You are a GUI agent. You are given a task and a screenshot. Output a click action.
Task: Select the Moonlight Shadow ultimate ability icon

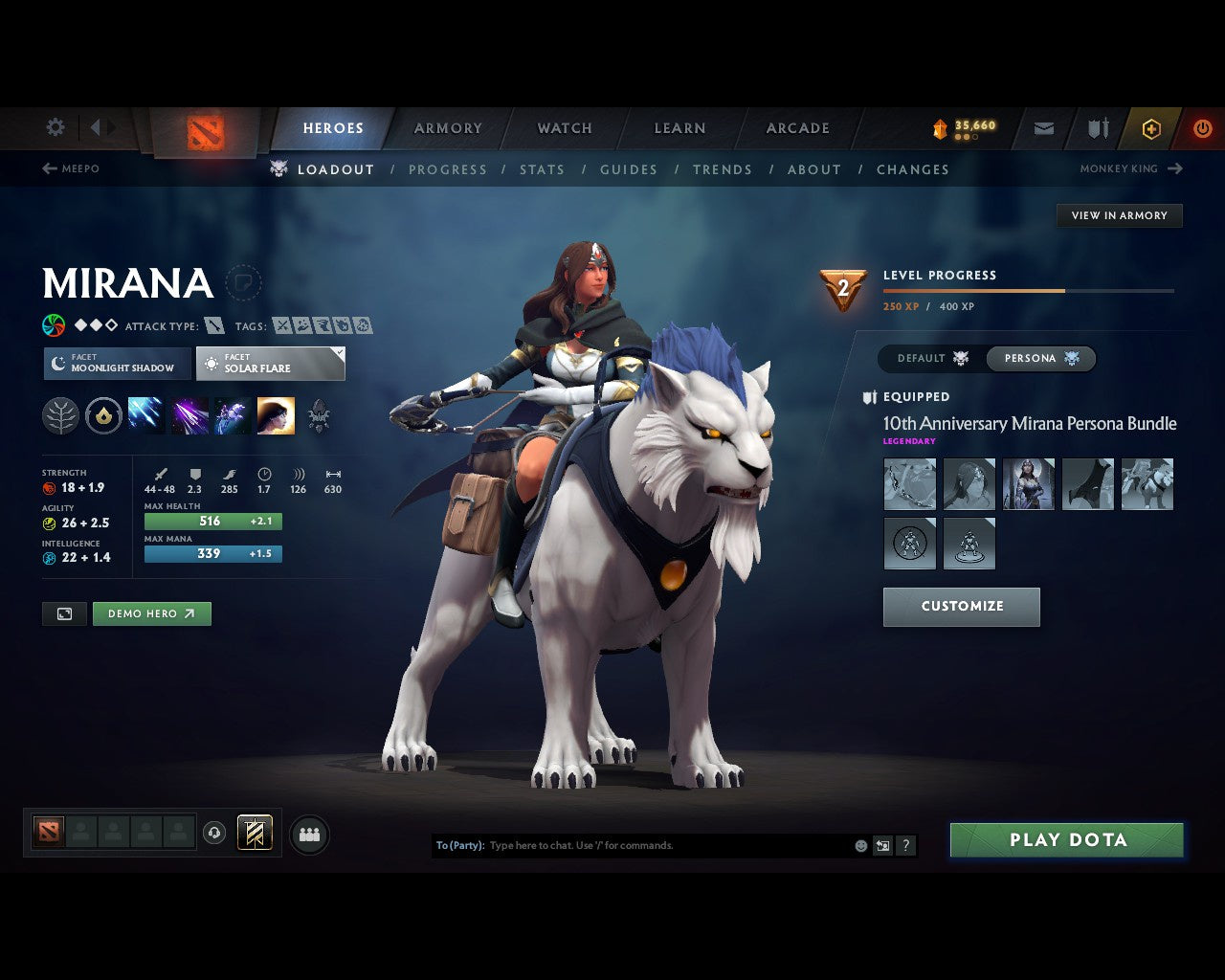point(277,414)
